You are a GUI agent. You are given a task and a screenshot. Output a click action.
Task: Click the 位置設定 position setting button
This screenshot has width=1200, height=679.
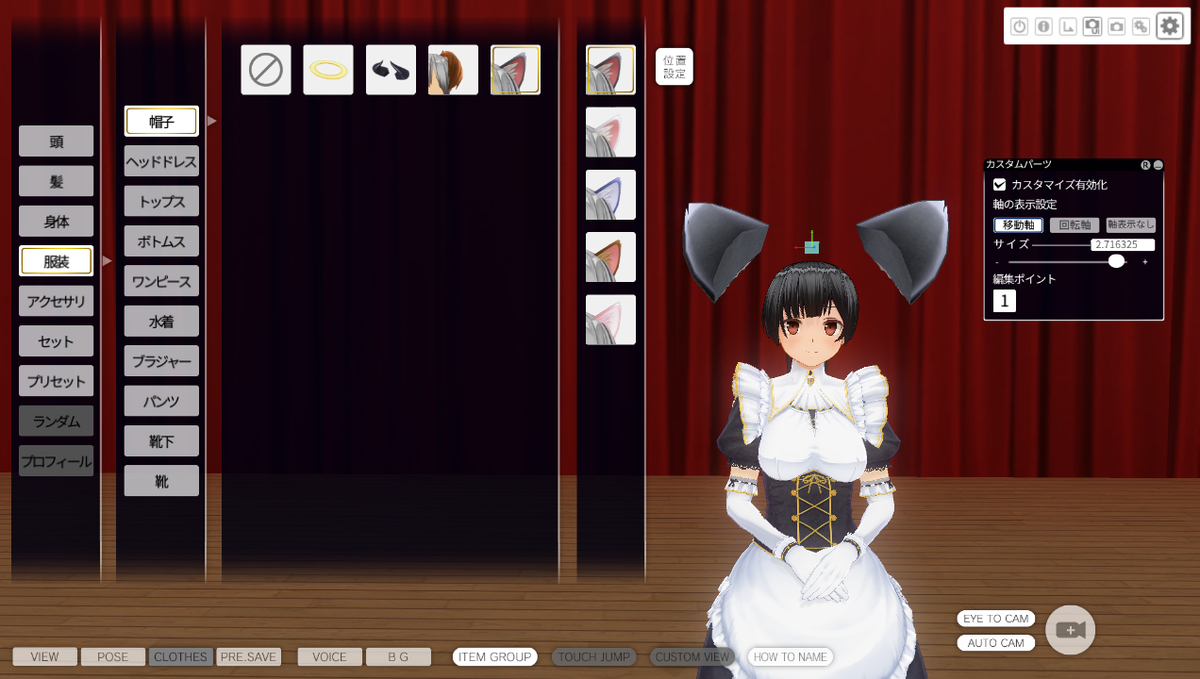tap(675, 67)
